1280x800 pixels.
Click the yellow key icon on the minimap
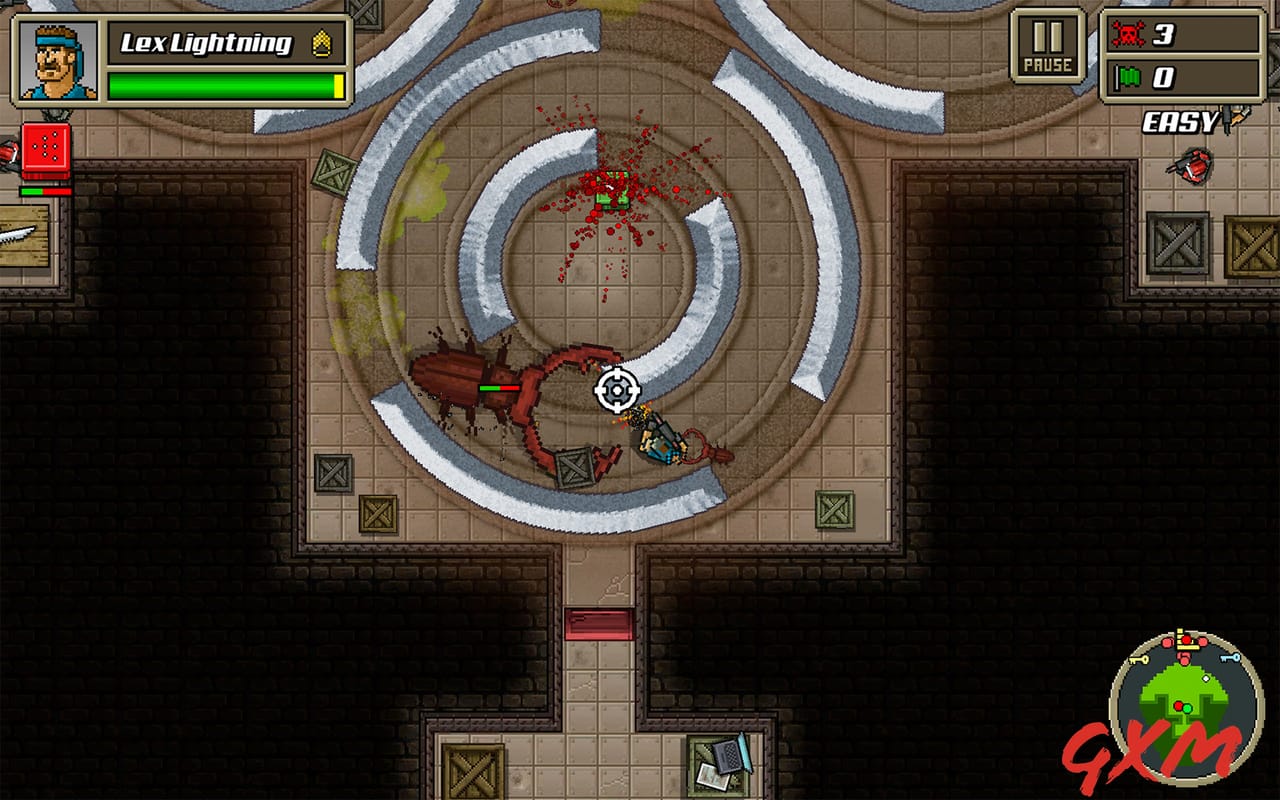coord(1139,658)
